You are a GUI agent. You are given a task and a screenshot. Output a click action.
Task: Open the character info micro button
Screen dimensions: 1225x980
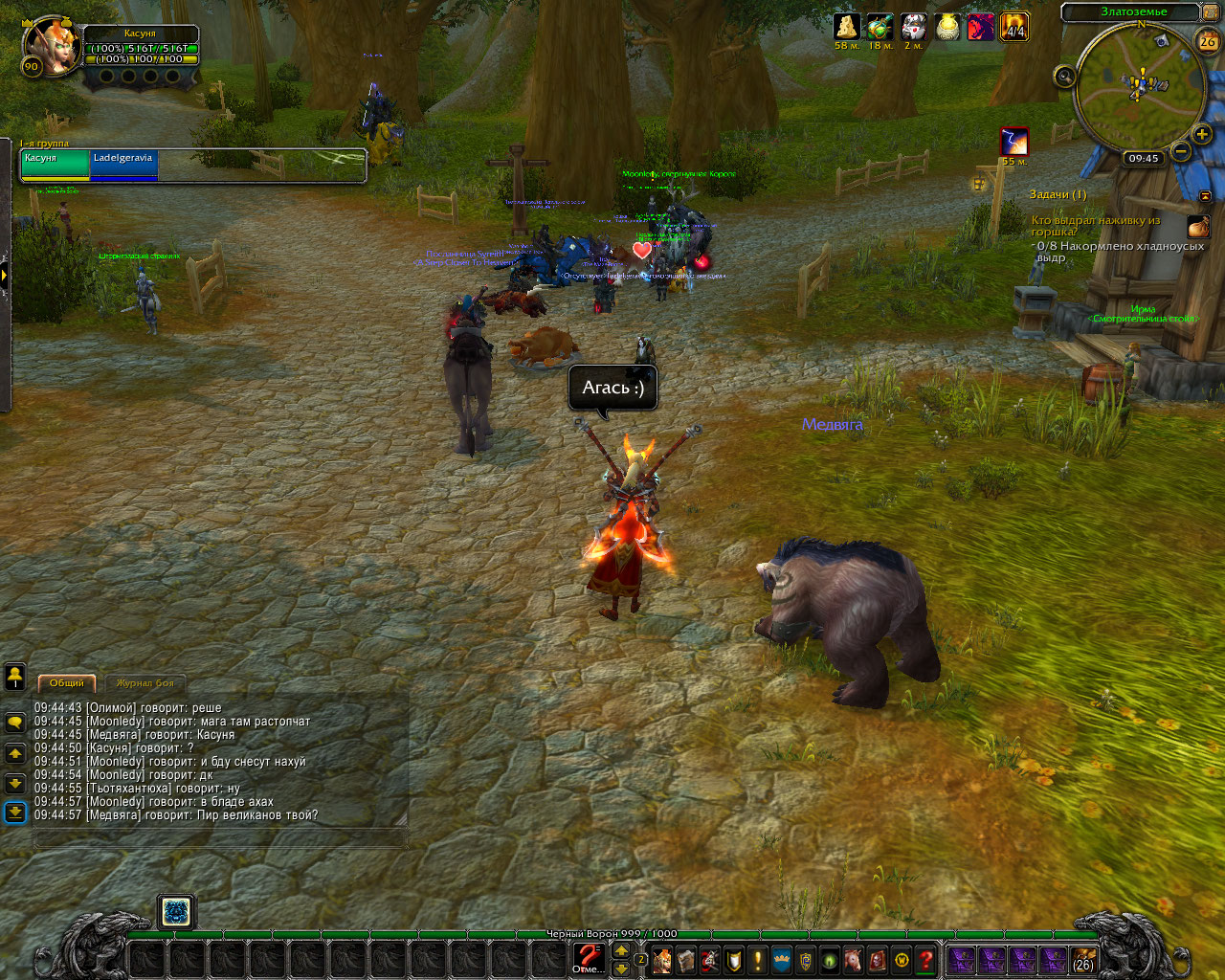[x=661, y=959]
